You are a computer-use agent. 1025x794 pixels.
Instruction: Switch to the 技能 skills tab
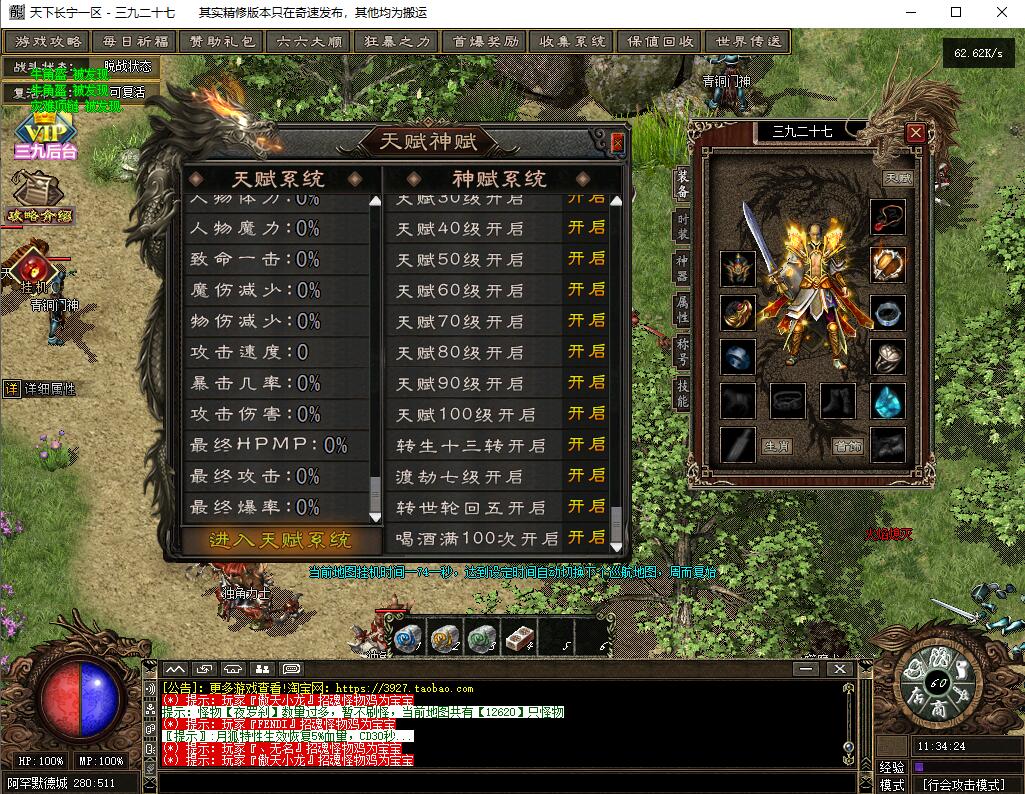point(683,392)
